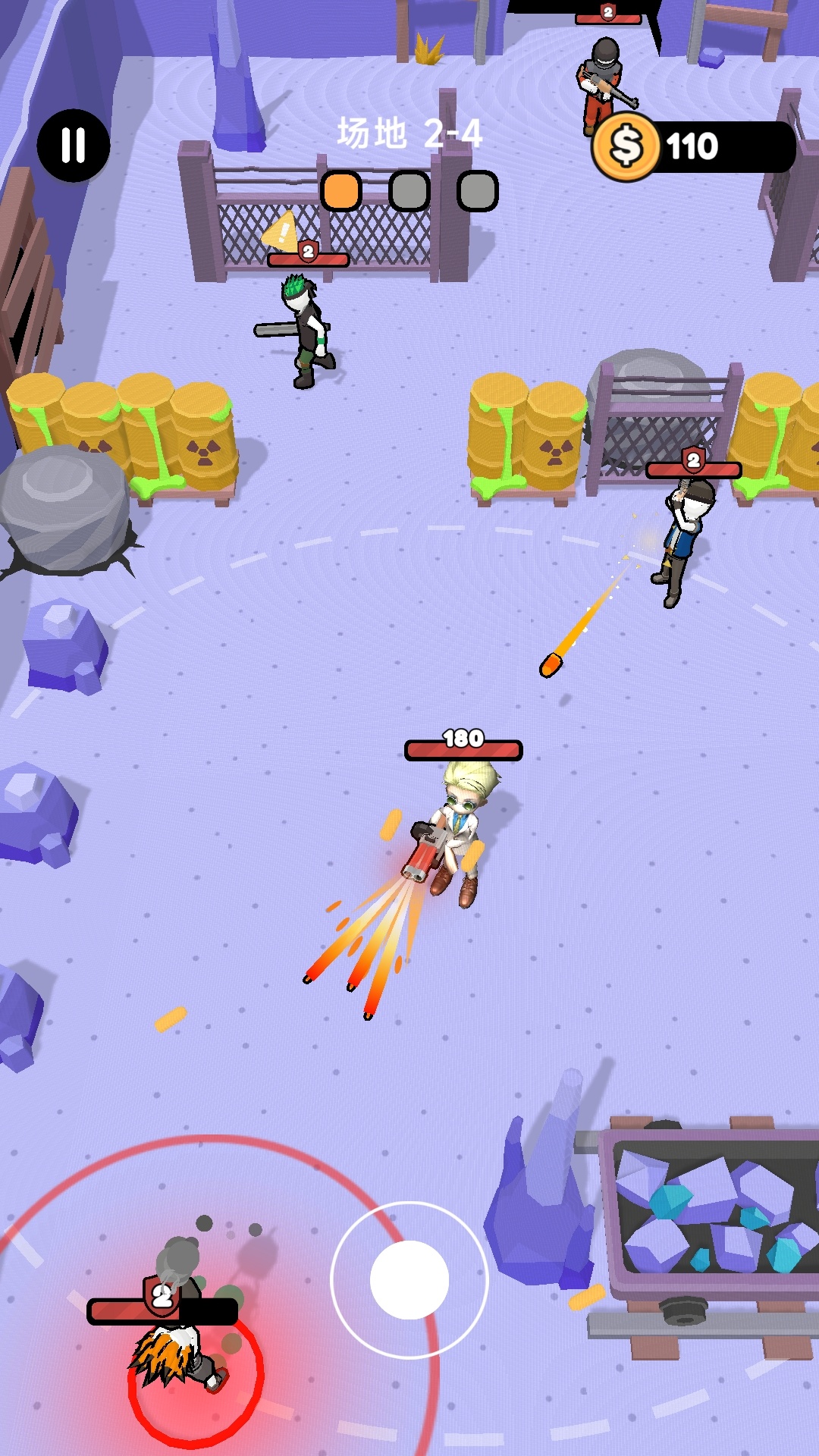Pause the game with the pause button

pos(74,145)
